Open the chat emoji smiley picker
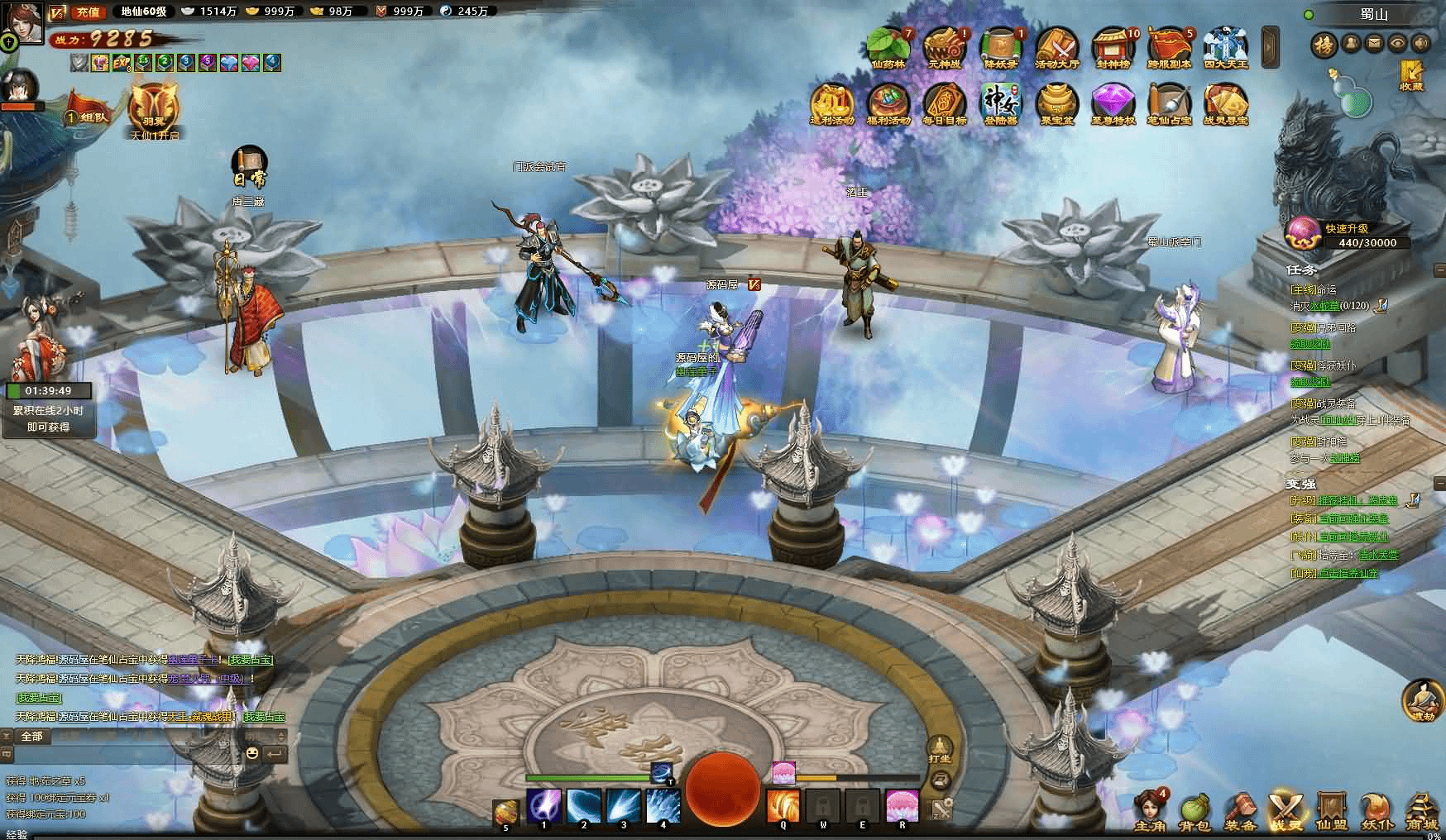The image size is (1446, 840). click(x=252, y=753)
